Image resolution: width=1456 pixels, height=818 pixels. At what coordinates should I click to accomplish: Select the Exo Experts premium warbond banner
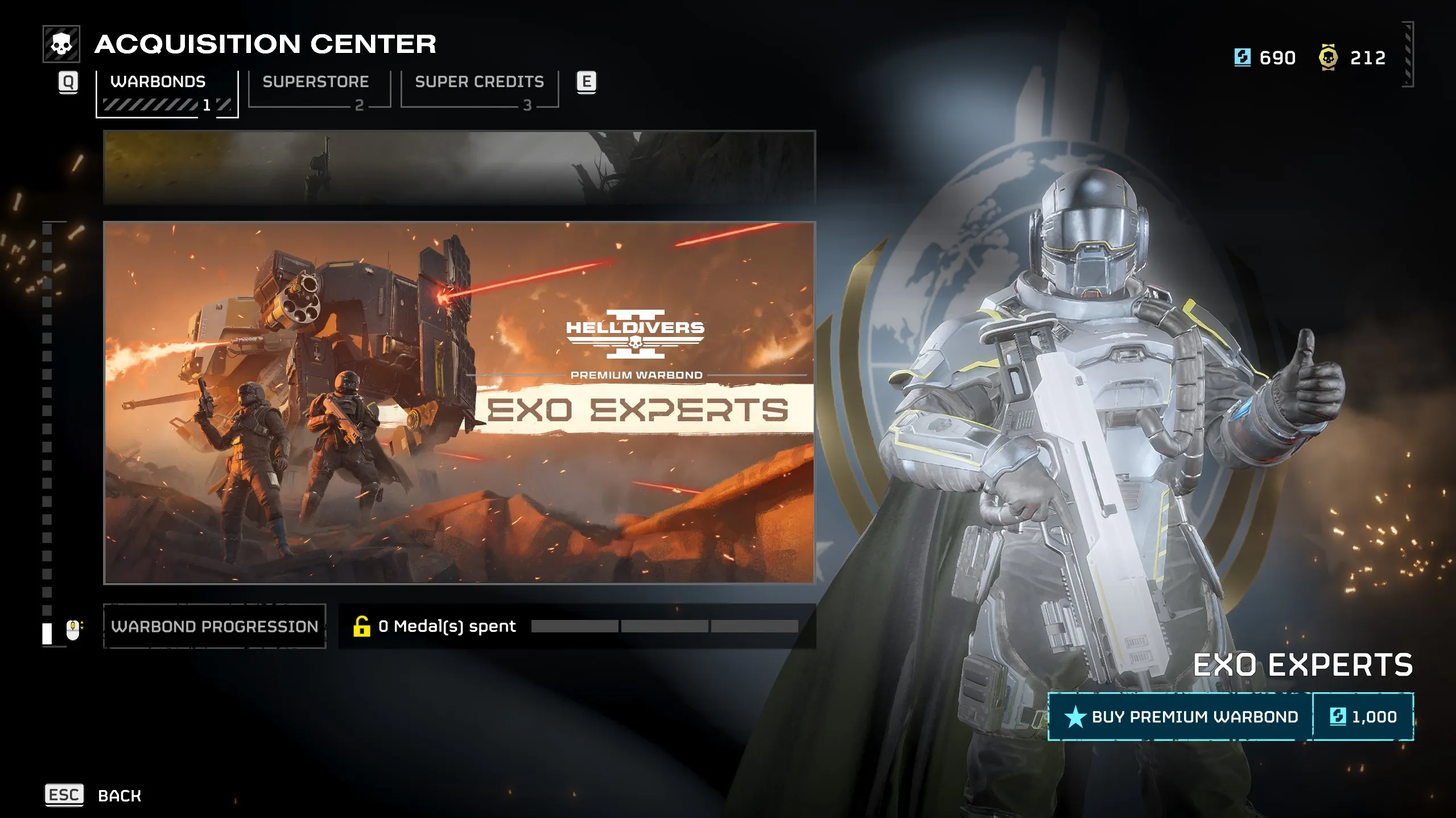[x=459, y=402]
